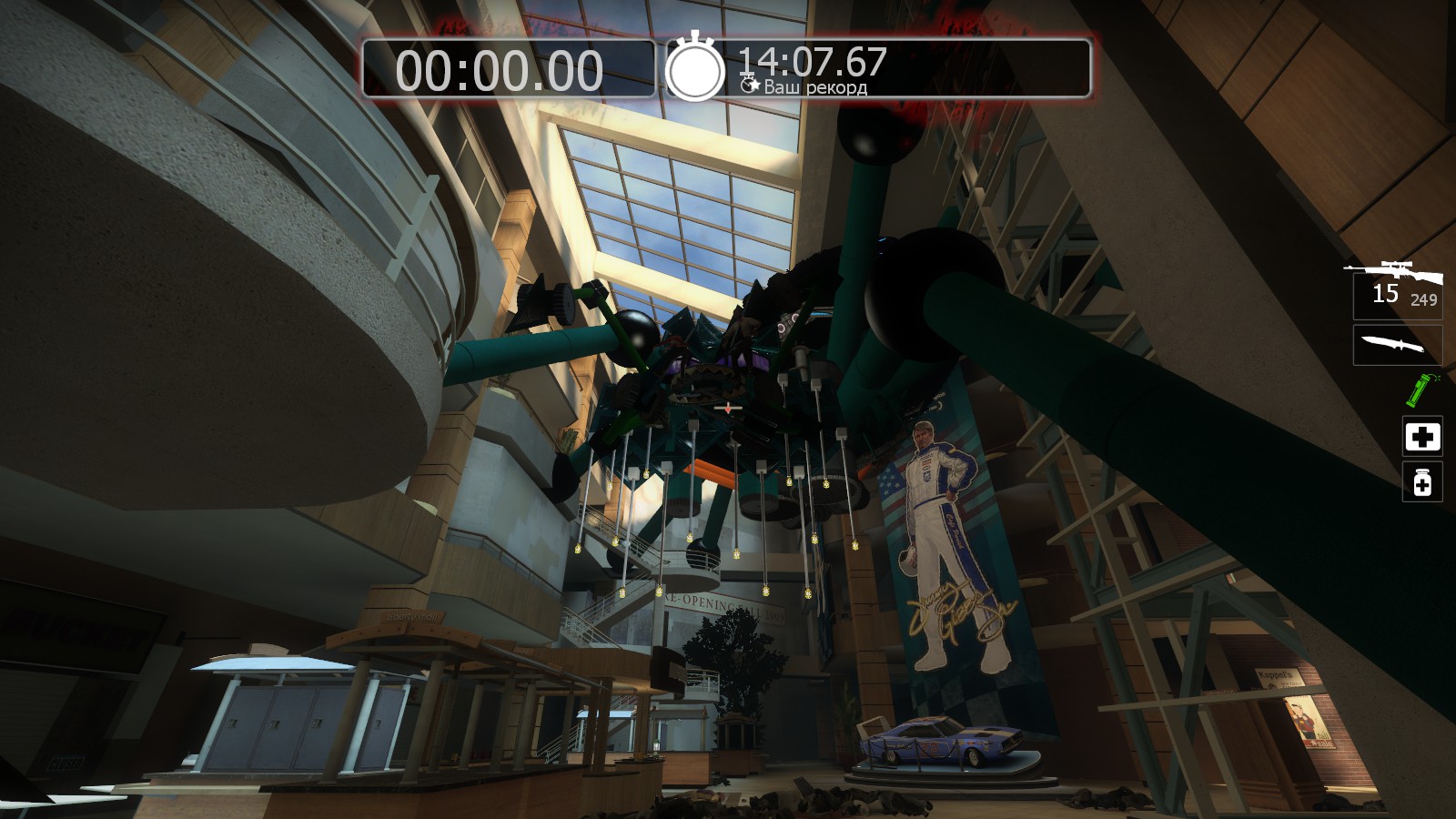Choose the green pipe bomb throwable
1456x819 pixels.
point(1417,389)
